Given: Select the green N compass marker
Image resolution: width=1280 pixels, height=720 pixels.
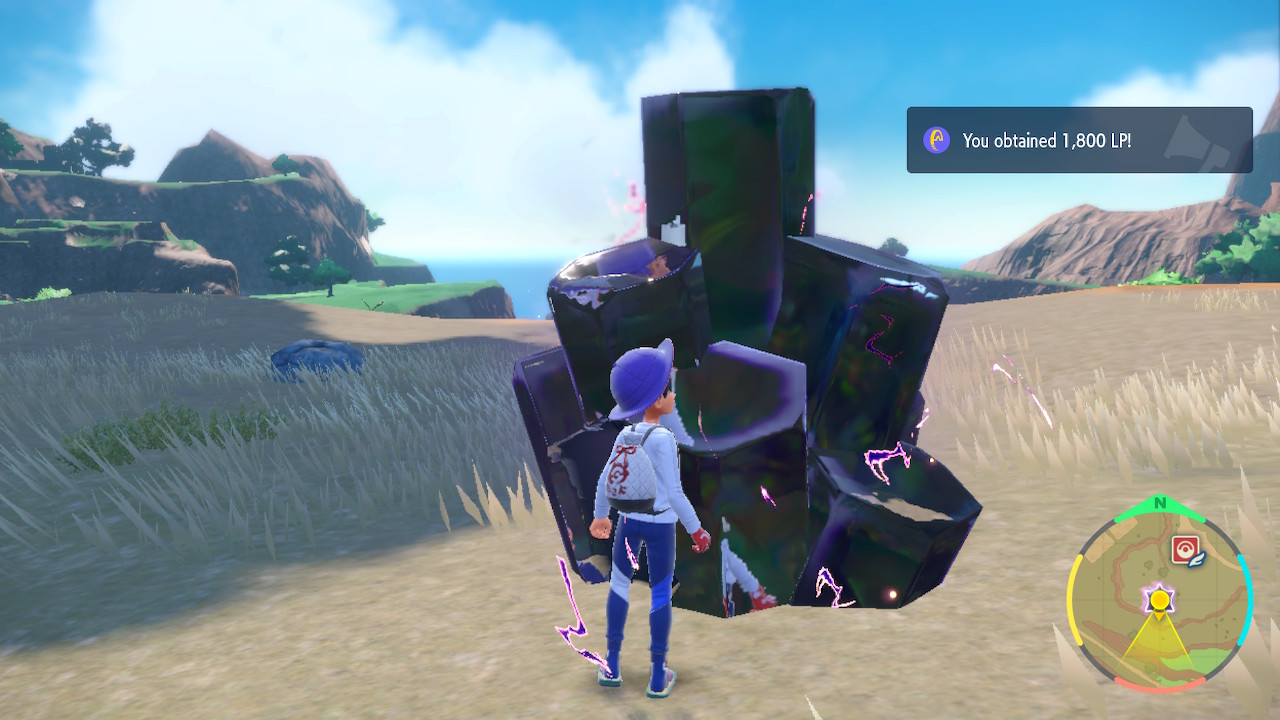Looking at the screenshot, I should (1158, 502).
